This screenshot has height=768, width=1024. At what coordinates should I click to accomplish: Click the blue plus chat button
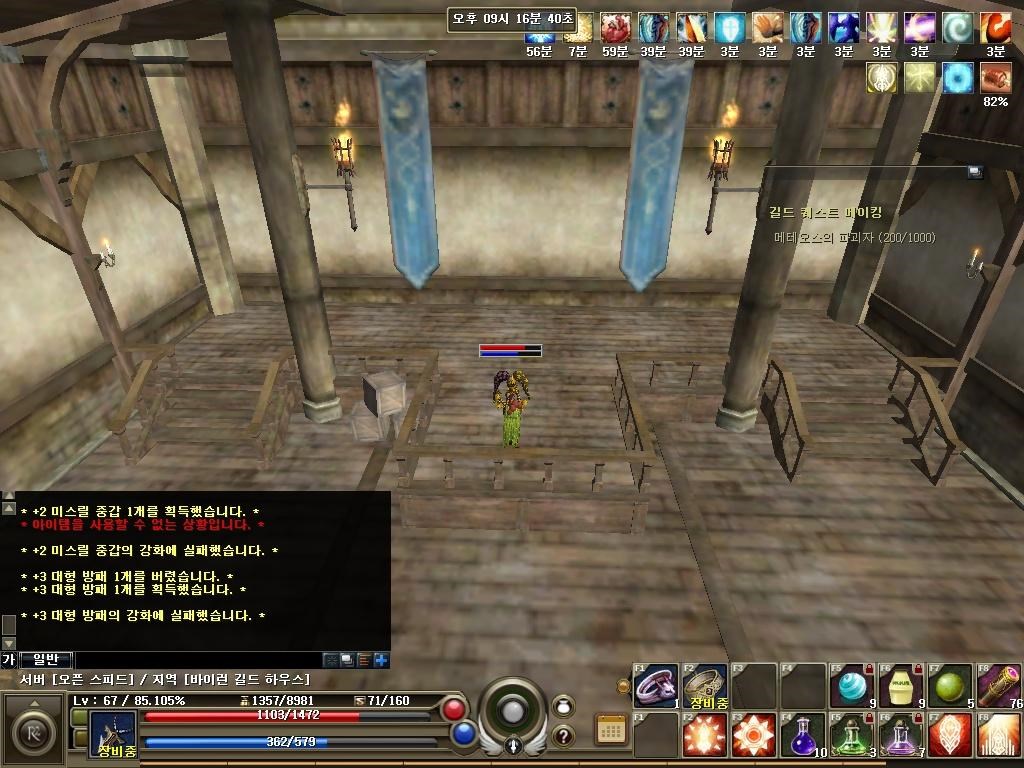pyautogui.click(x=381, y=659)
